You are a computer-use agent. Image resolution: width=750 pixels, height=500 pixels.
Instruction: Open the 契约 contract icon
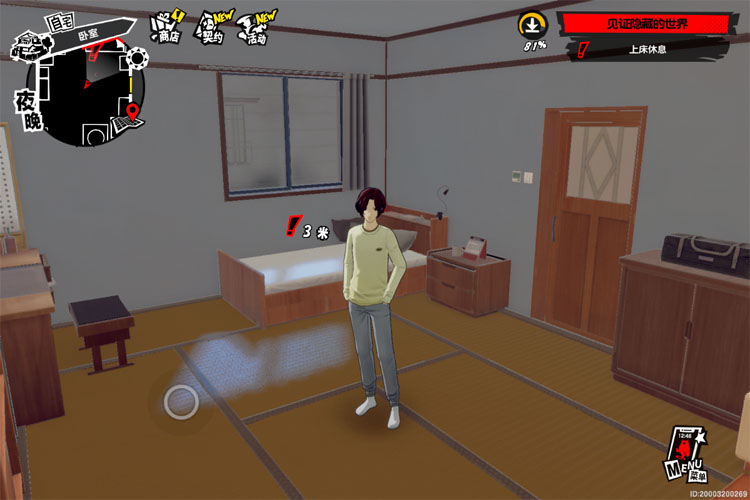(211, 28)
